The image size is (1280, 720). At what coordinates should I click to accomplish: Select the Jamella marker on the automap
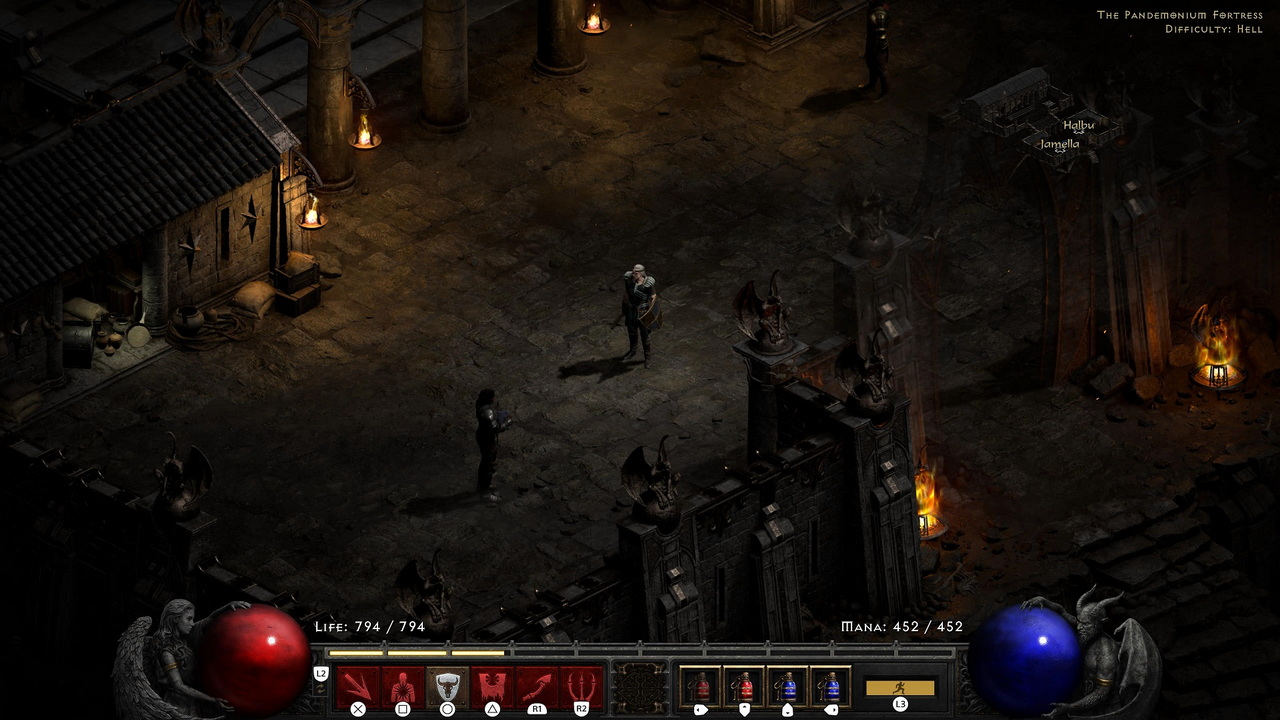point(1059,145)
